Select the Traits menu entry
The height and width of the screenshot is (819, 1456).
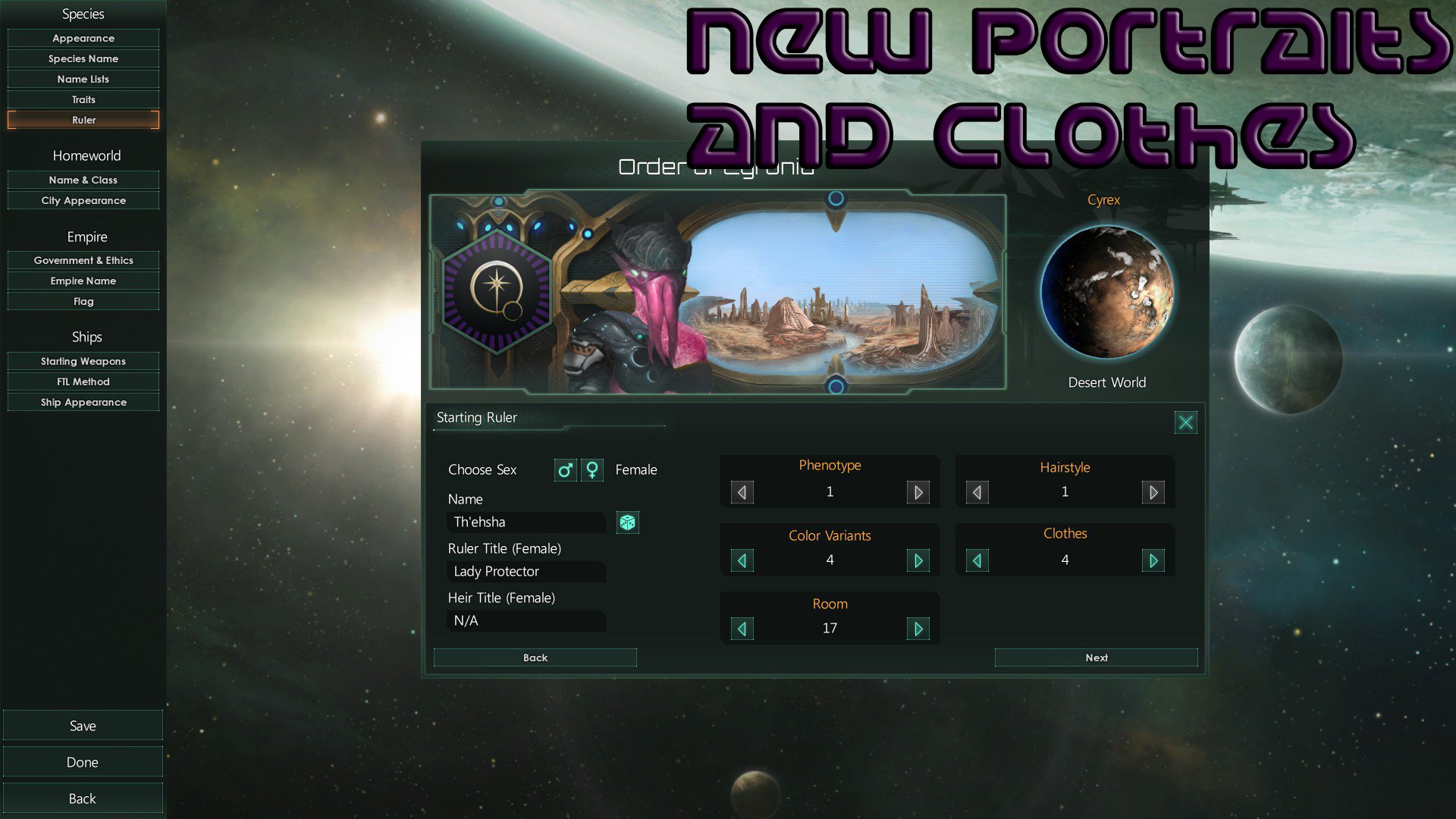[x=83, y=99]
